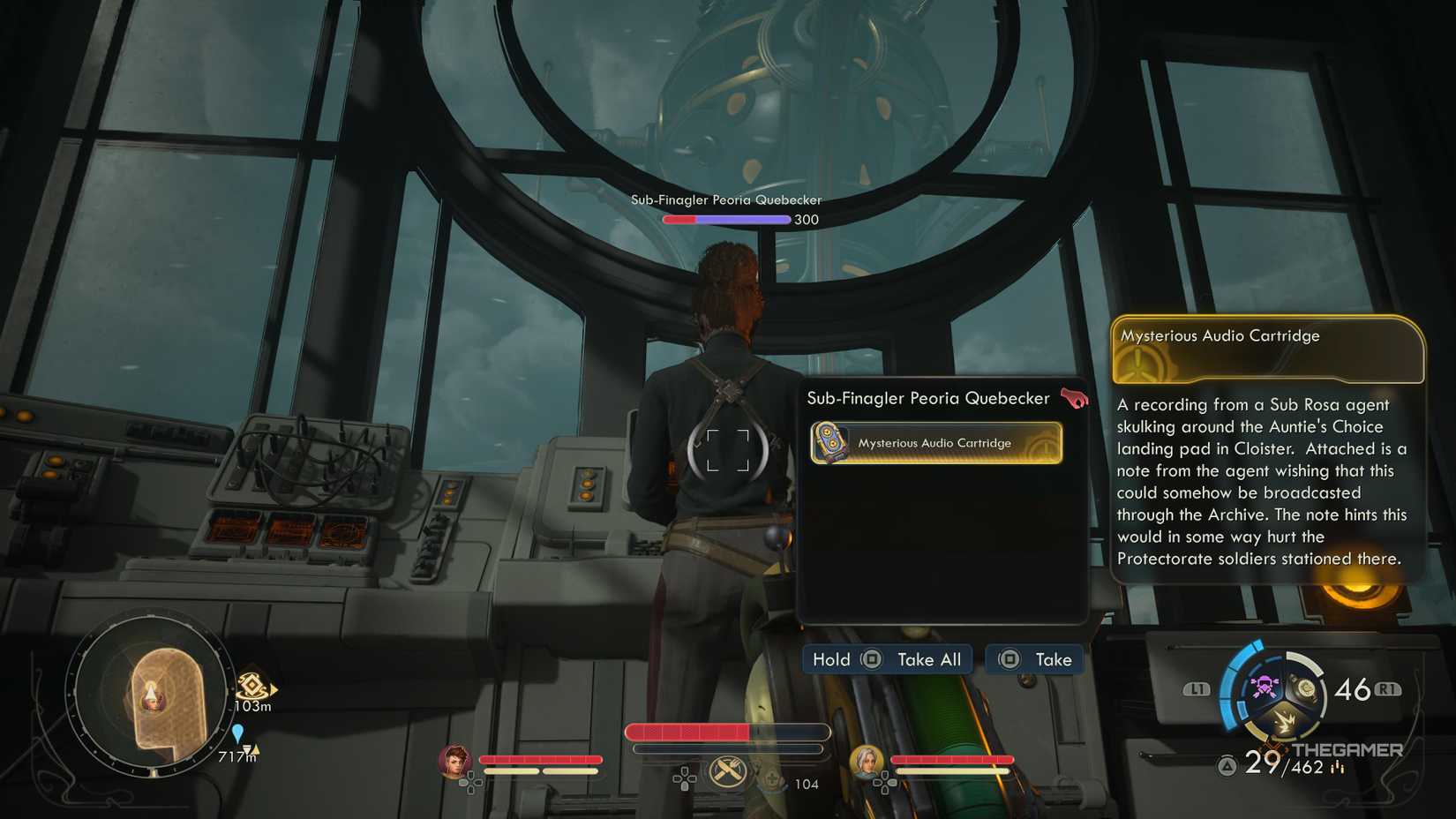Click the medkit icon showing 104
This screenshot has width=1456, height=819.
pos(772,778)
